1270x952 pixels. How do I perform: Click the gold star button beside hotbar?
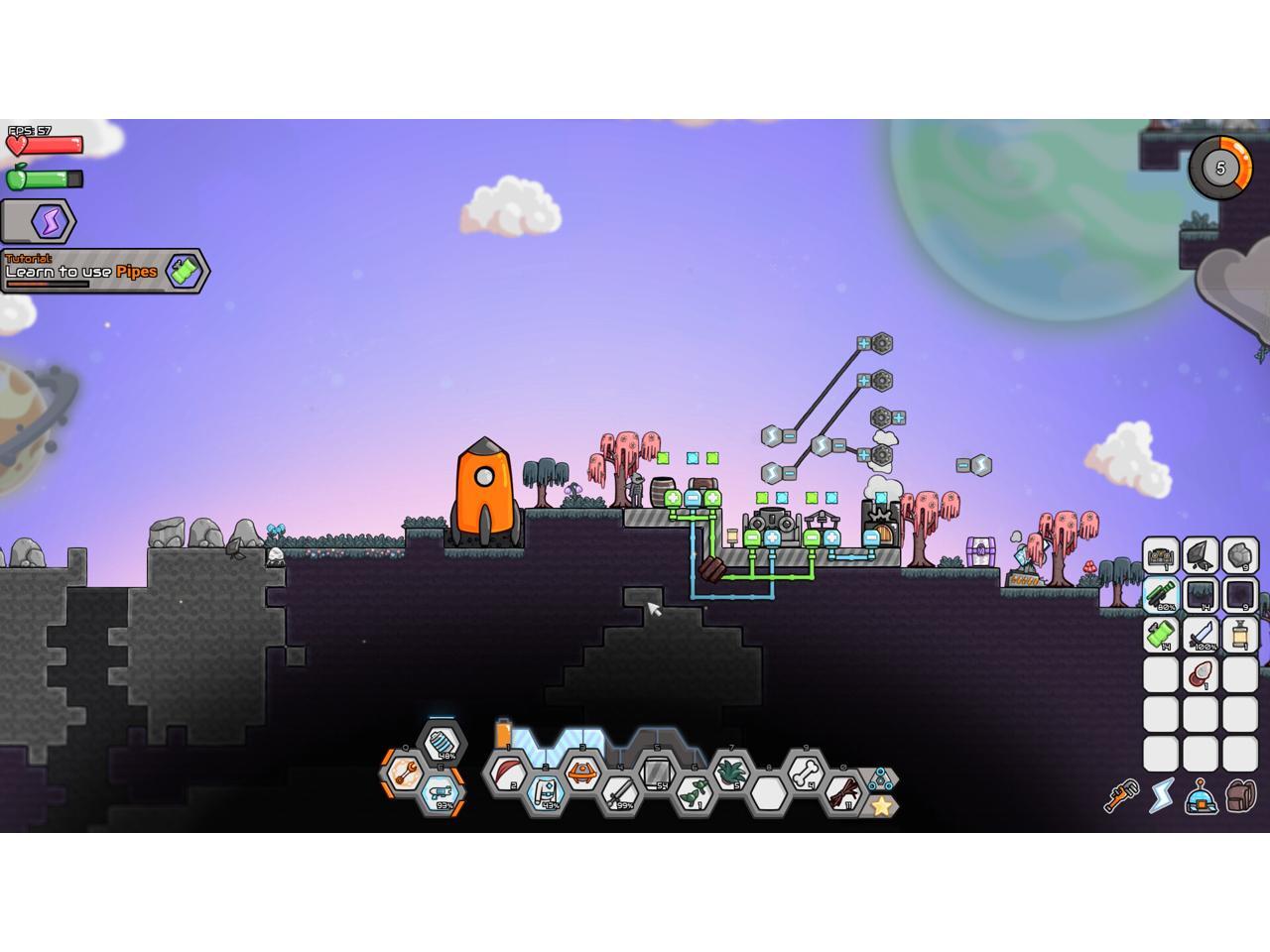point(880,806)
